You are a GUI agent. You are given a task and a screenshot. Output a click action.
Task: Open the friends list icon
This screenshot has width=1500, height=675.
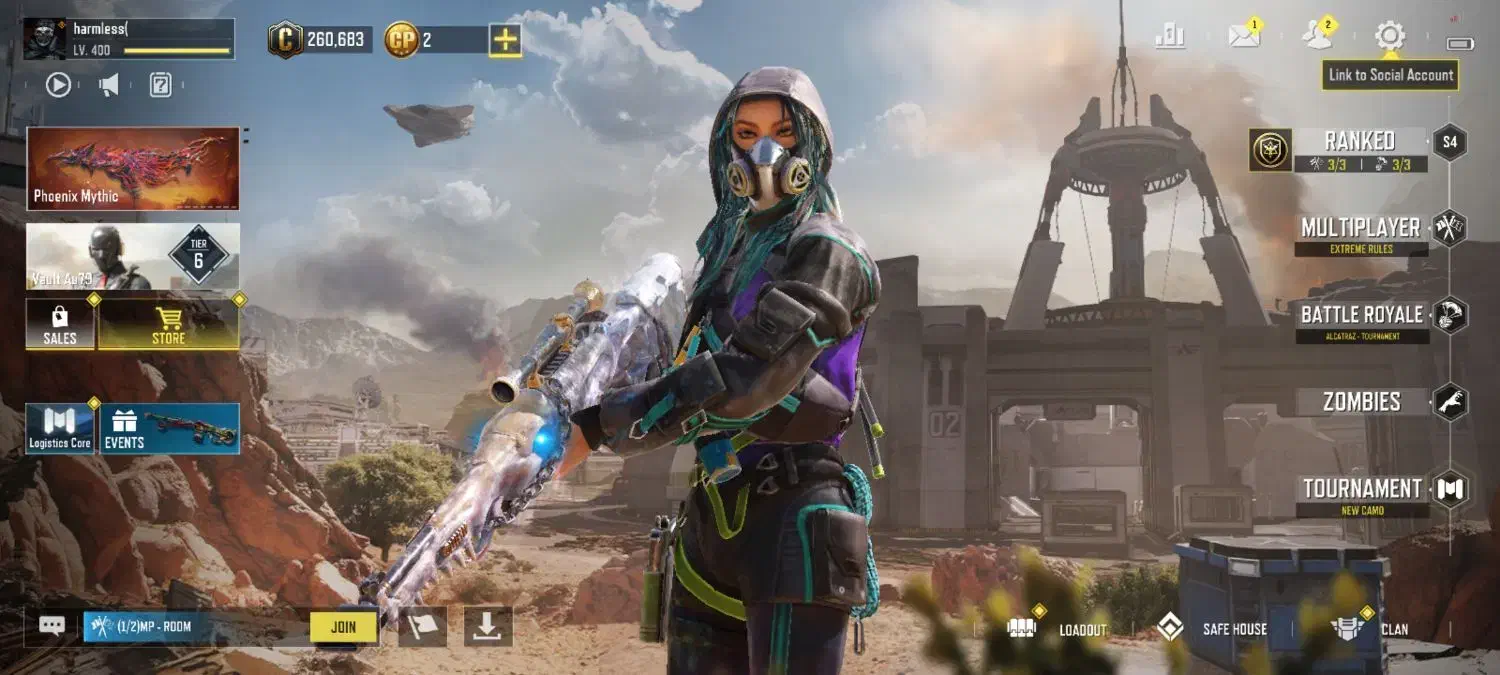pos(1316,37)
